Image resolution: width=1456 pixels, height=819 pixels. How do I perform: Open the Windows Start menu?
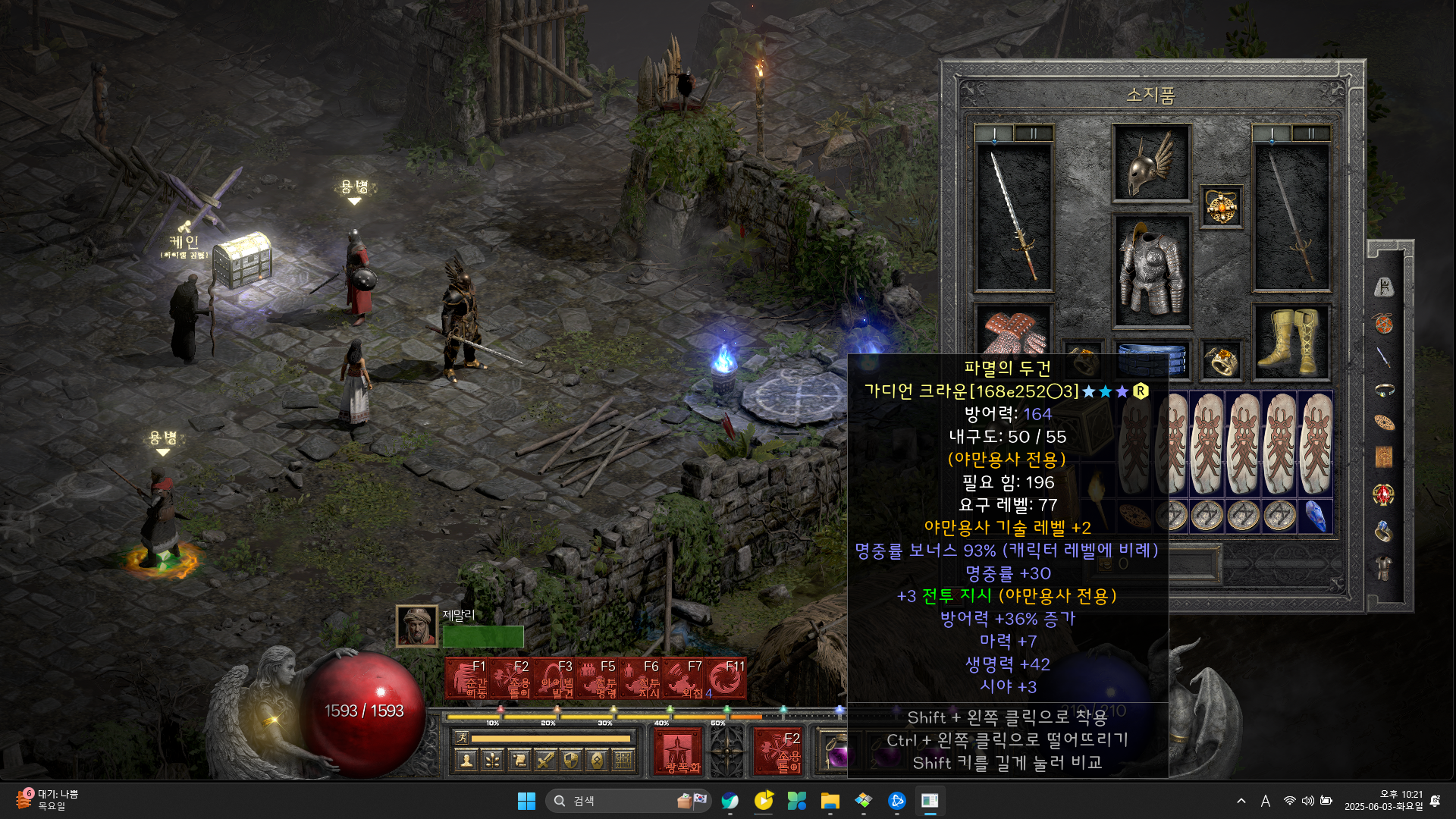pos(526,801)
